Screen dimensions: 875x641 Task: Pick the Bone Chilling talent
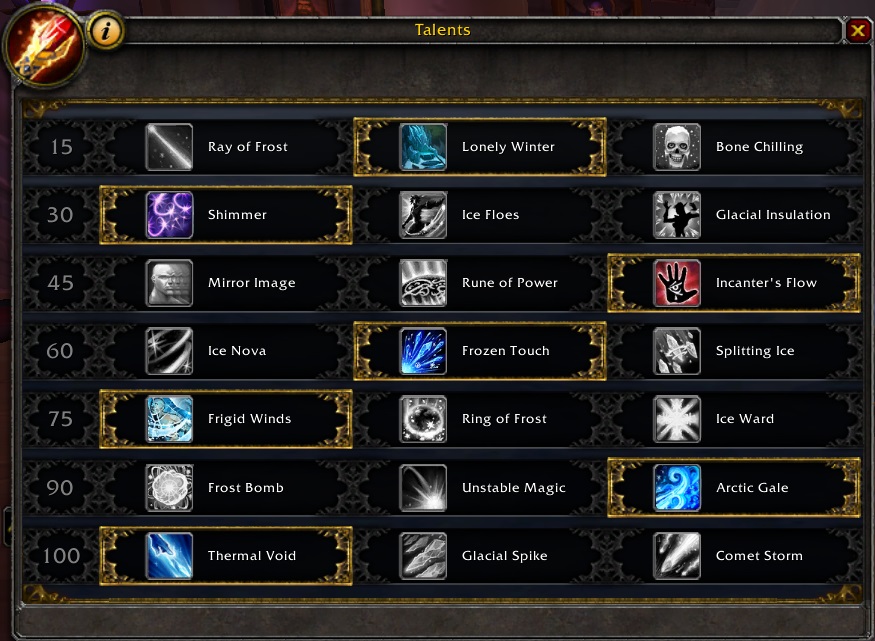pyautogui.click(x=678, y=147)
